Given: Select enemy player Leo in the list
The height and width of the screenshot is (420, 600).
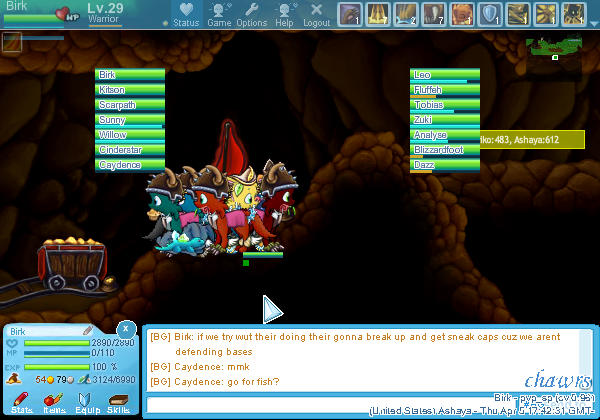Looking at the screenshot, I should [445, 75].
